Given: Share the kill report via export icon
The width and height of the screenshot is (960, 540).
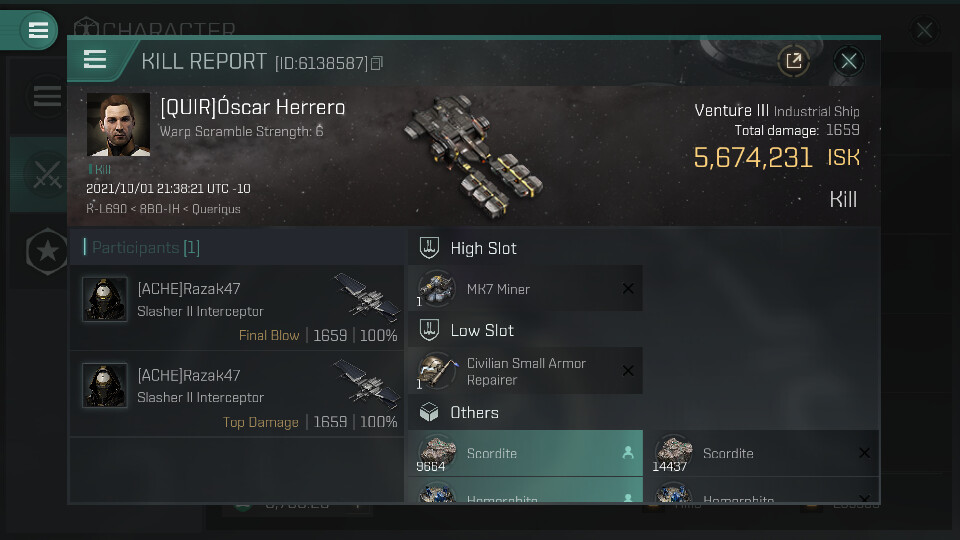Looking at the screenshot, I should [793, 61].
